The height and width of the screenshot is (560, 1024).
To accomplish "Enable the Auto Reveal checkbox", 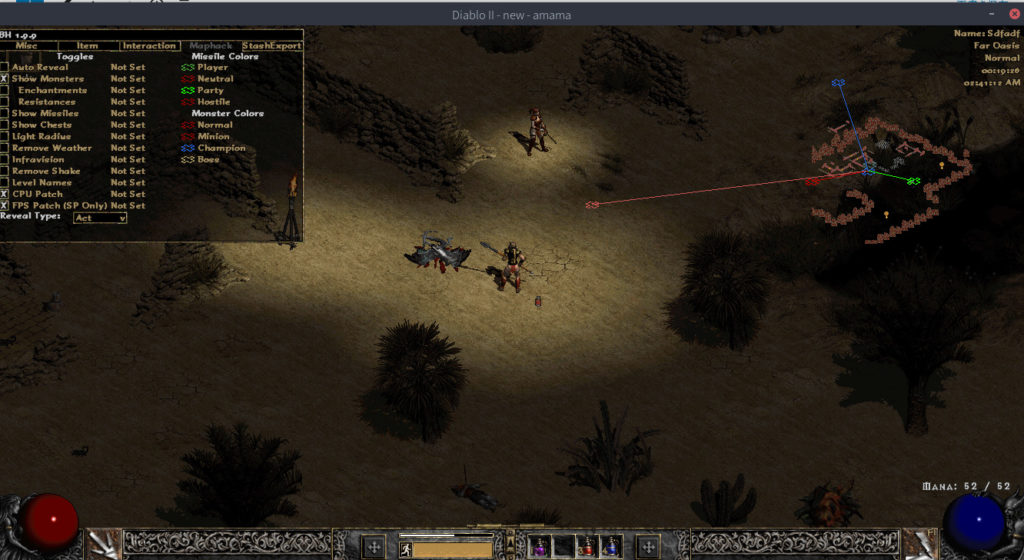I will (5, 67).
